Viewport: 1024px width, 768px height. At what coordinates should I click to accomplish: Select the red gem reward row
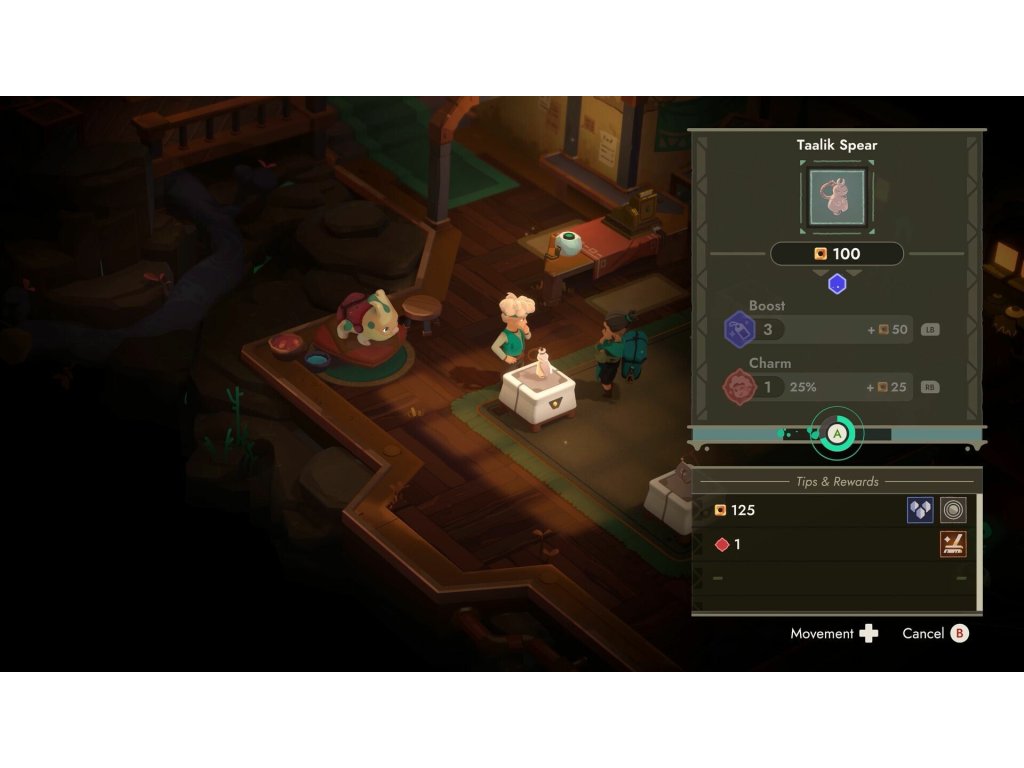coord(808,545)
